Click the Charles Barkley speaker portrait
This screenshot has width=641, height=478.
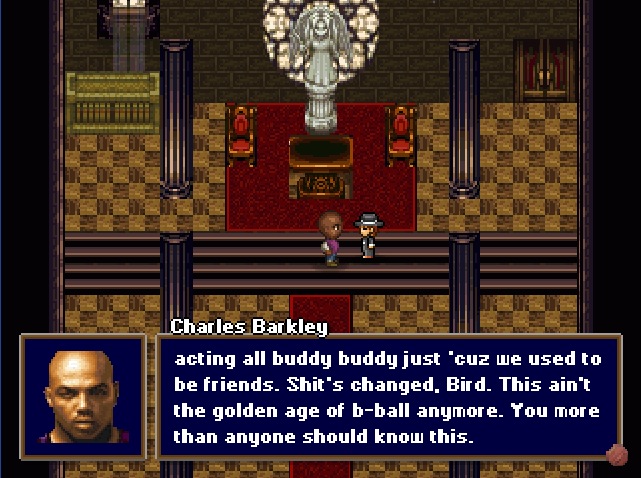(x=82, y=398)
